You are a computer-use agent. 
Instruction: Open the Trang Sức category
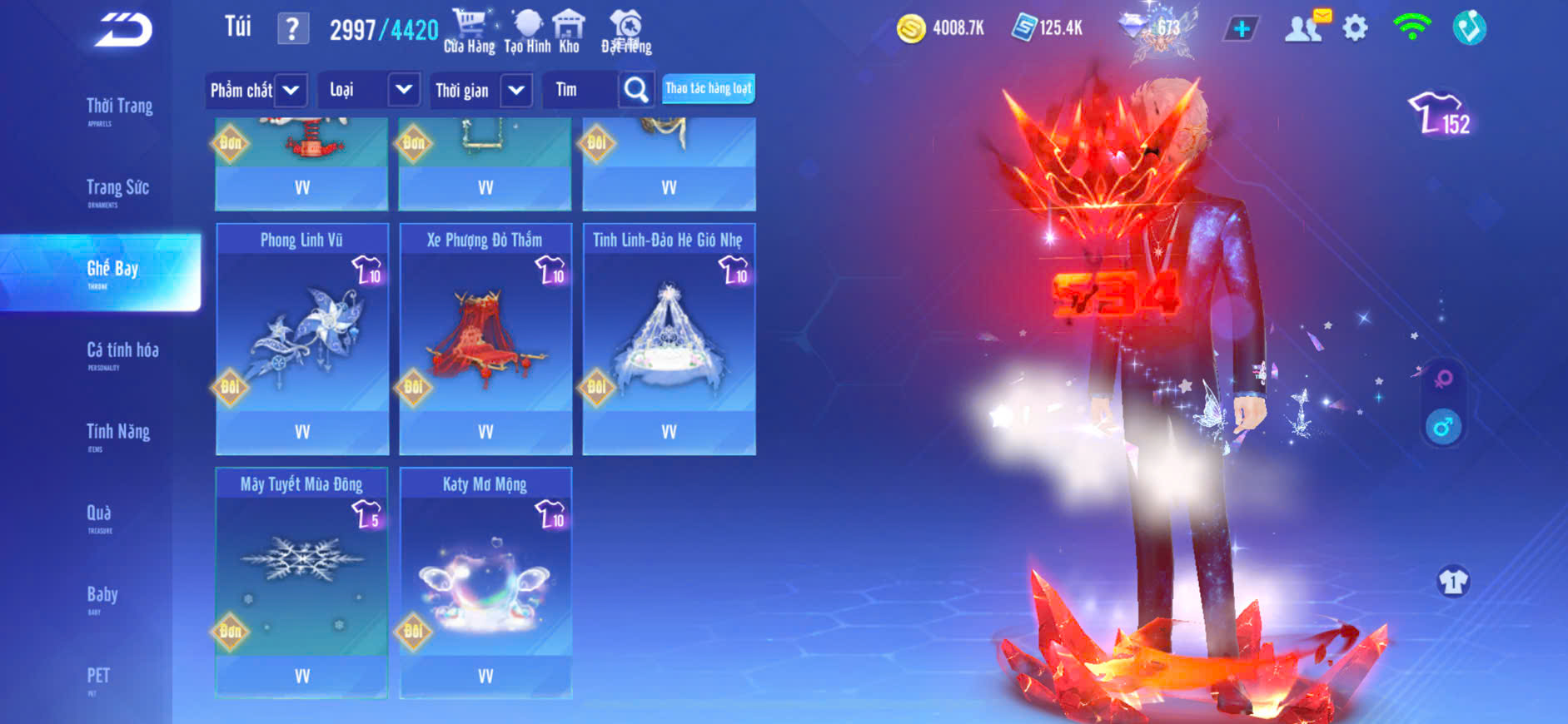point(117,190)
